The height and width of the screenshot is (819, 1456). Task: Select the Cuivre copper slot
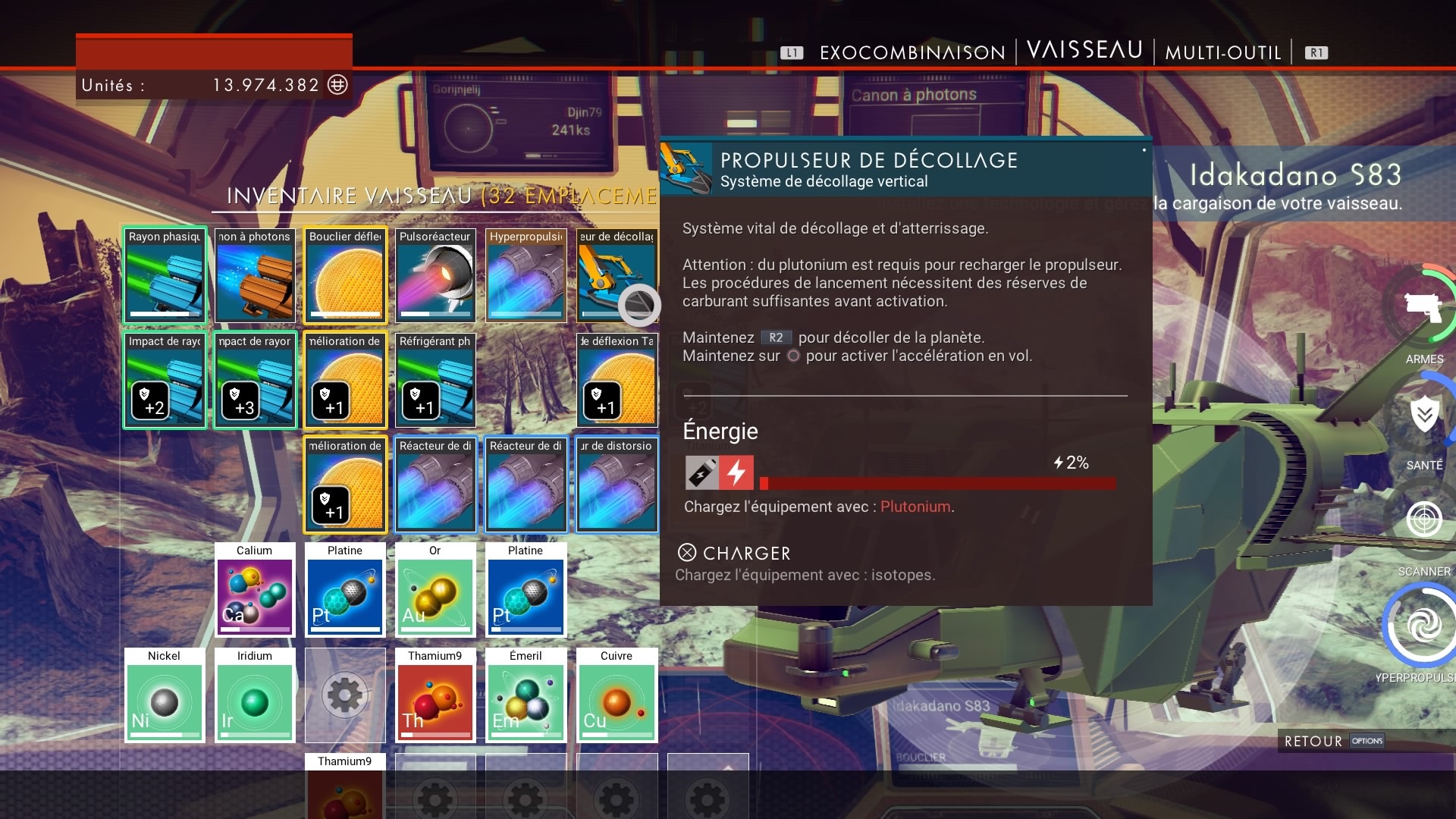(616, 695)
